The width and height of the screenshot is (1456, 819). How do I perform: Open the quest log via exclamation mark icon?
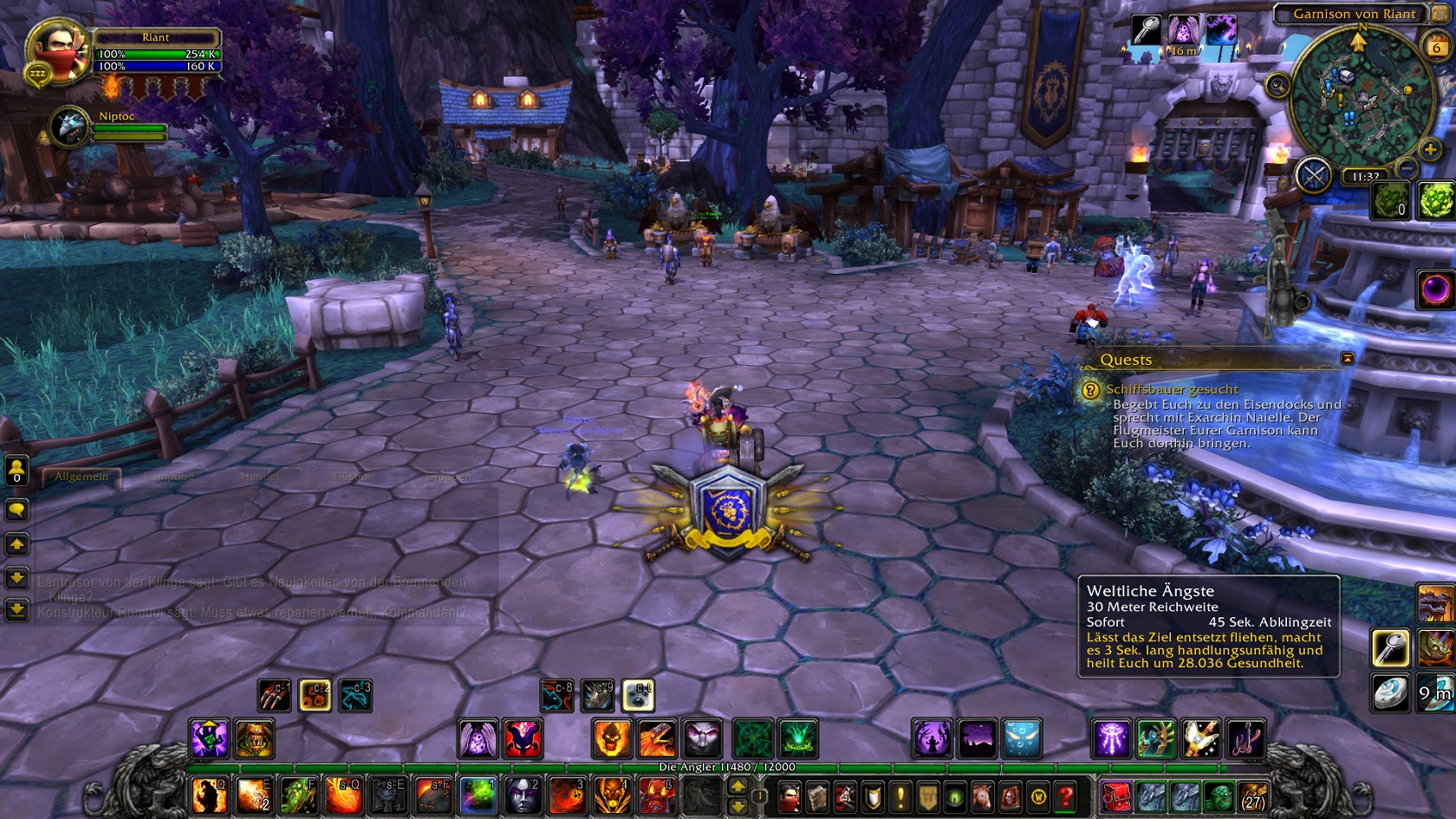click(x=900, y=796)
